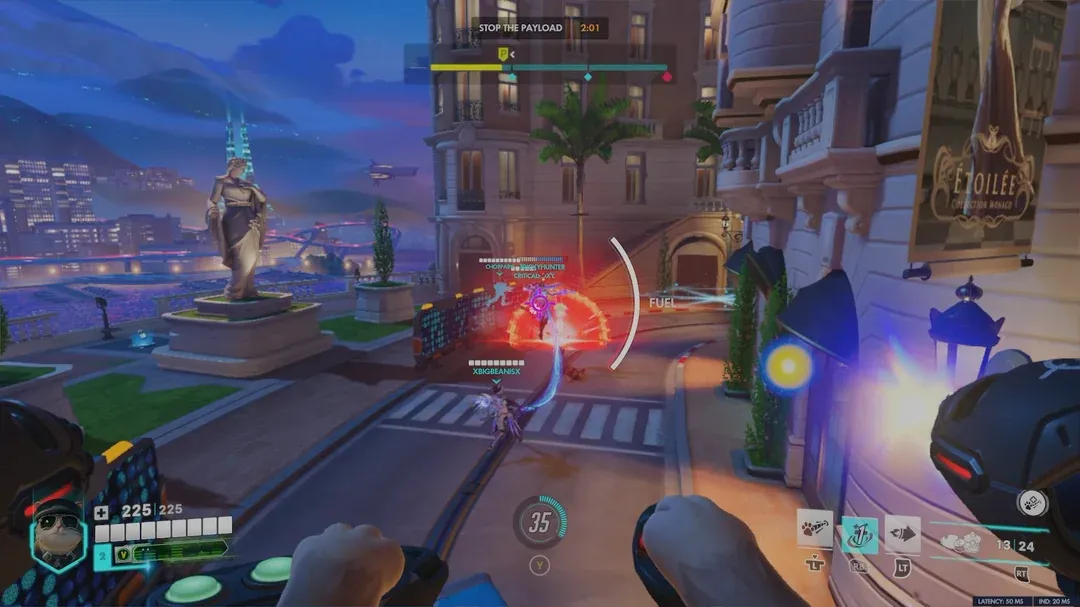This screenshot has width=1080, height=607.
Task: Click the red final checkpoint diamond
Action: click(x=666, y=76)
